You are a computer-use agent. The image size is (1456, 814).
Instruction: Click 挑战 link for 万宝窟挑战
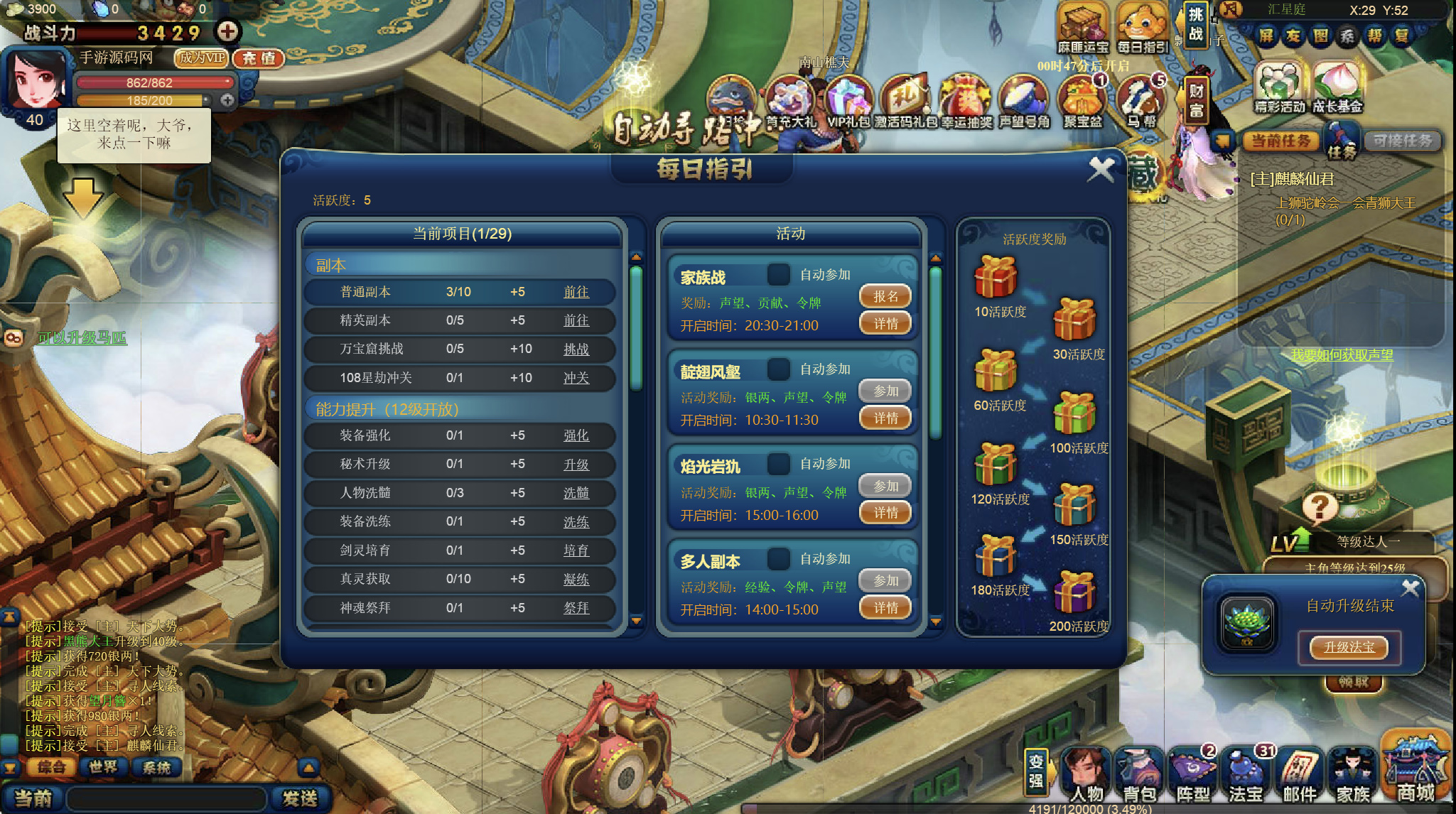(576, 349)
